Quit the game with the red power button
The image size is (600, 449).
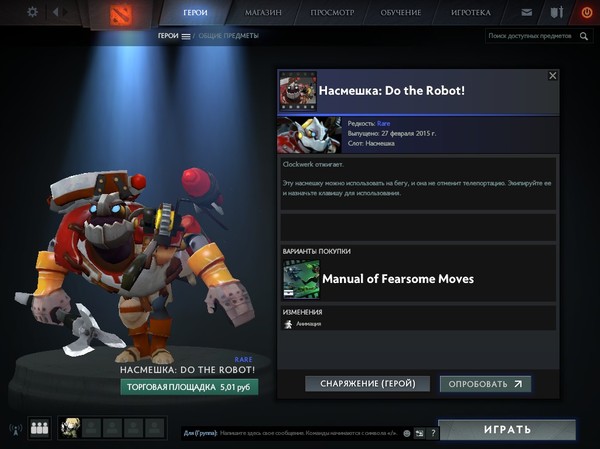[586, 13]
